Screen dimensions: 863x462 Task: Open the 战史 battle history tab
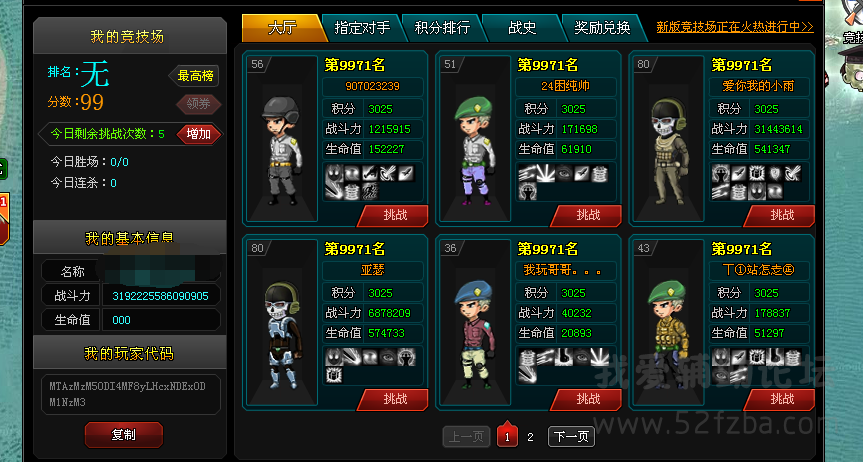pyautogui.click(x=522, y=27)
